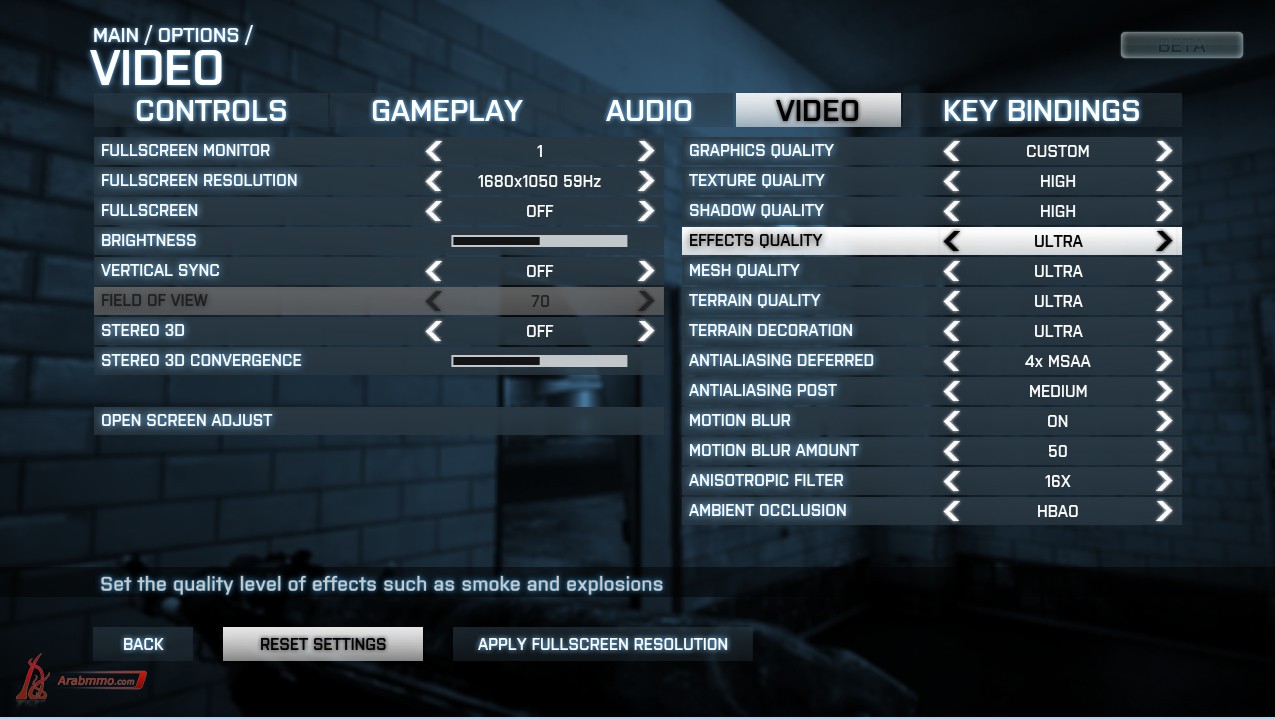
Task: Change Antialiasing Deferred with the right arrow
Action: click(1163, 361)
